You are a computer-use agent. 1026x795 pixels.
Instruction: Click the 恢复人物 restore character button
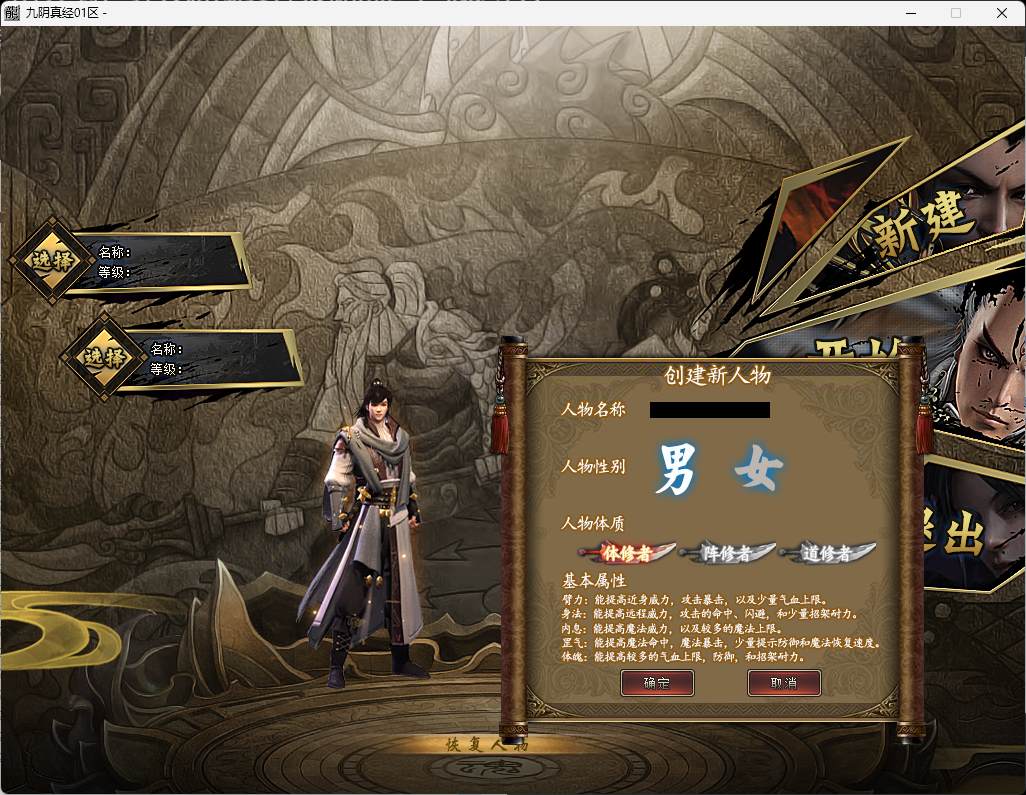[486, 744]
